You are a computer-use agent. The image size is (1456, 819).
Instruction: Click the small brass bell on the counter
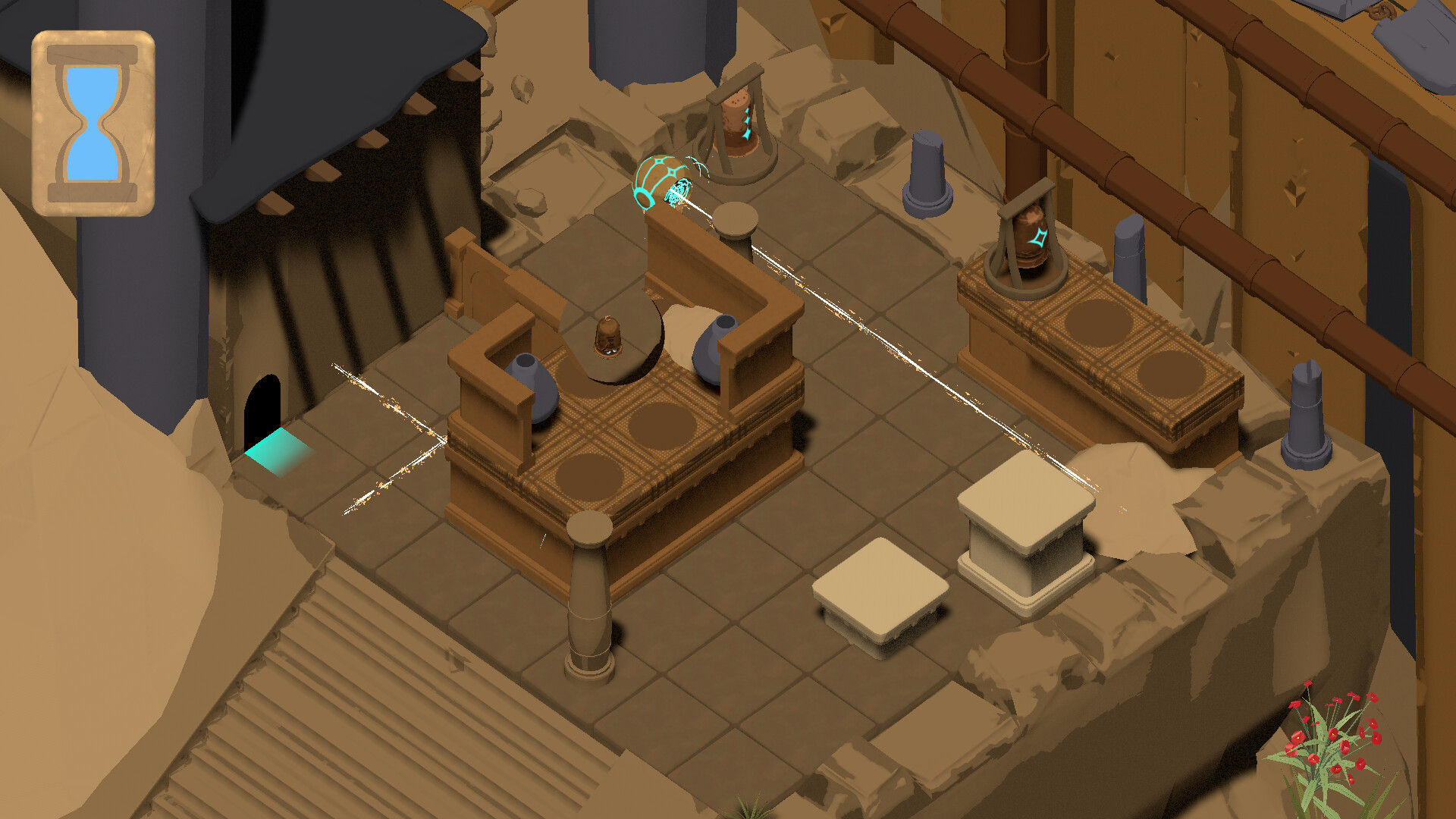point(607,337)
